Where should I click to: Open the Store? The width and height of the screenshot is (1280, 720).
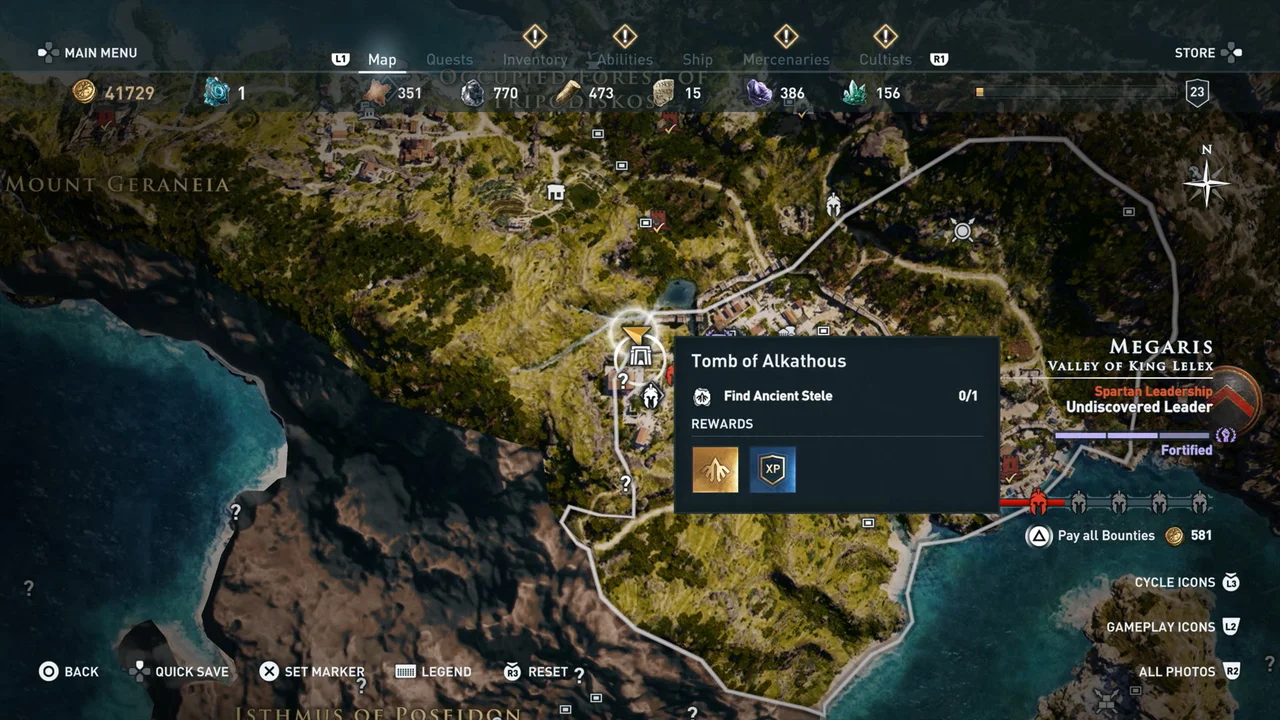tap(1195, 53)
